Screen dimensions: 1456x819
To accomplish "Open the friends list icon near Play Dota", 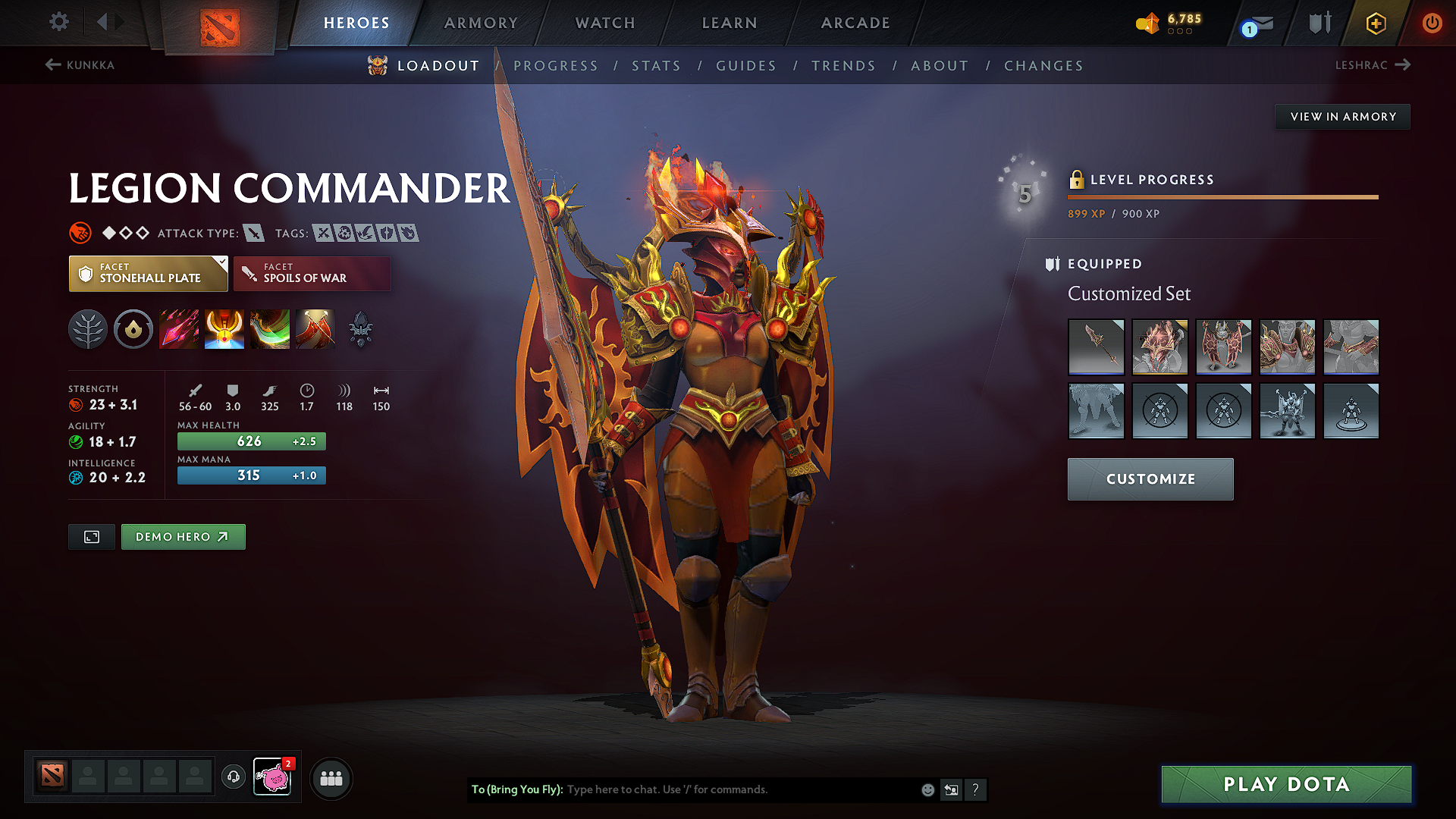I will (331, 777).
